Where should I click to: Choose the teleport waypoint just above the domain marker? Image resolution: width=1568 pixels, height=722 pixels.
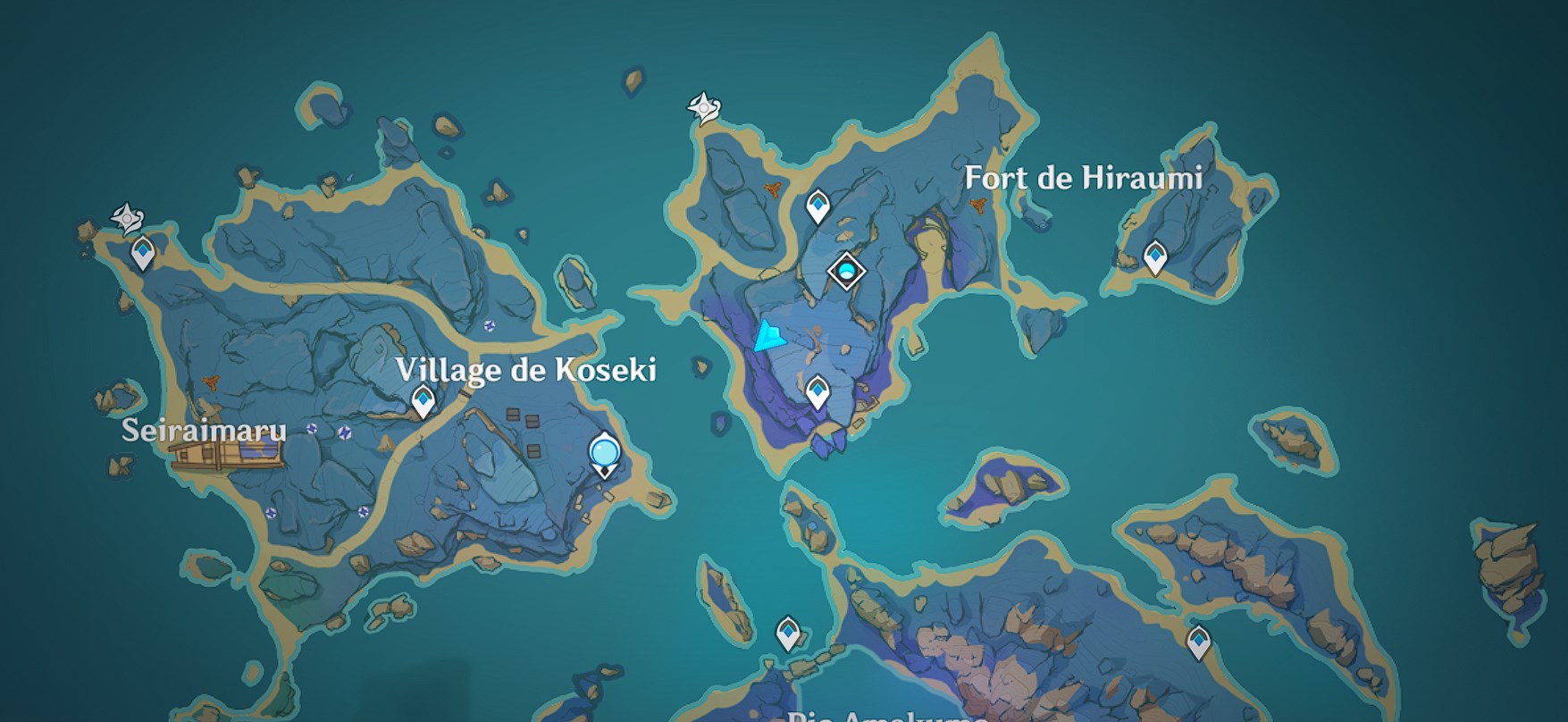tap(818, 206)
